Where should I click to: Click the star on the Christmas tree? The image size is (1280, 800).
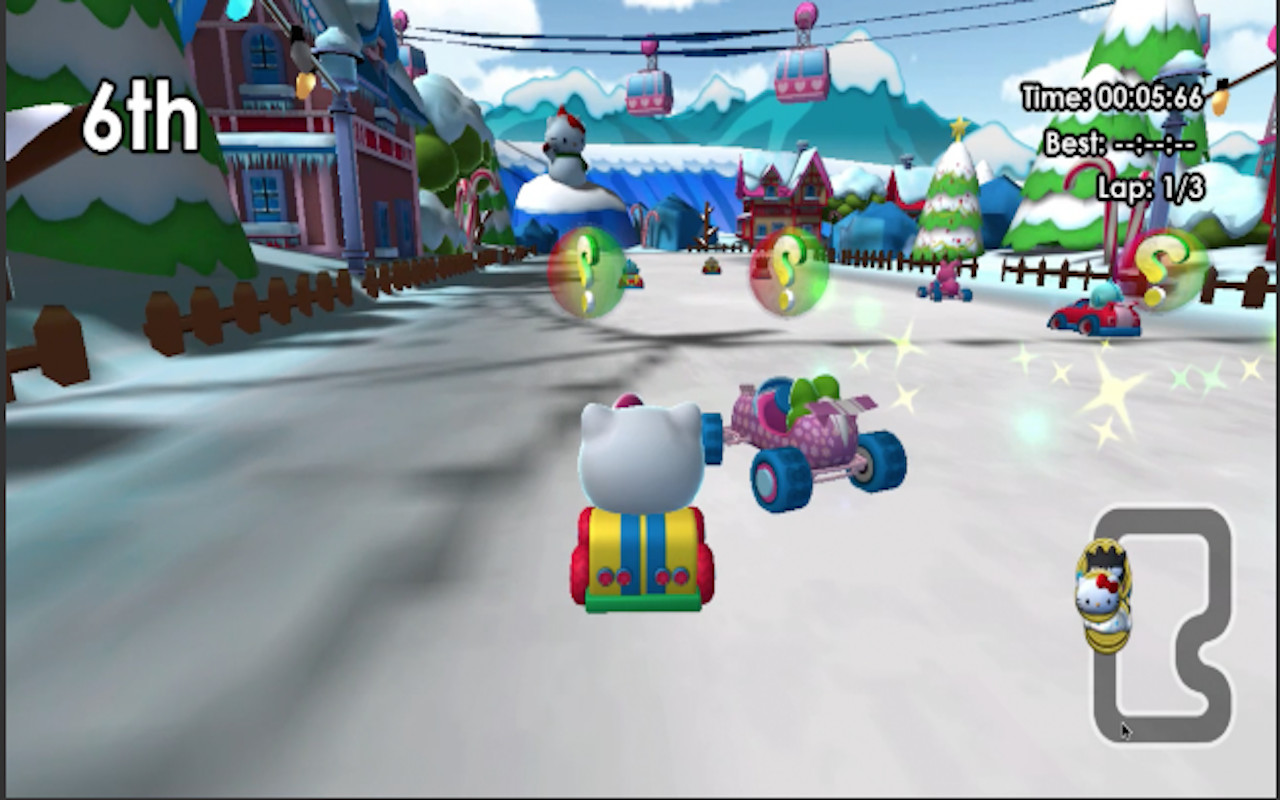click(x=960, y=124)
